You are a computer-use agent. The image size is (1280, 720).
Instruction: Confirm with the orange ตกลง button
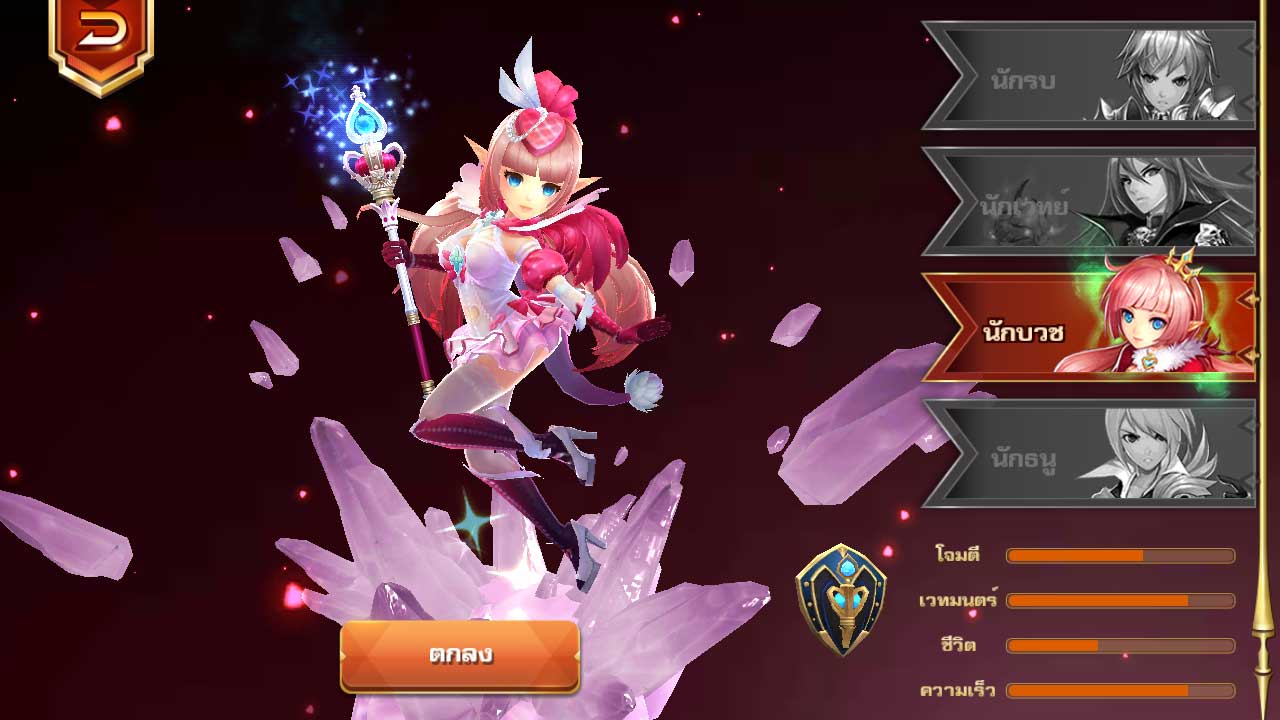[460, 656]
